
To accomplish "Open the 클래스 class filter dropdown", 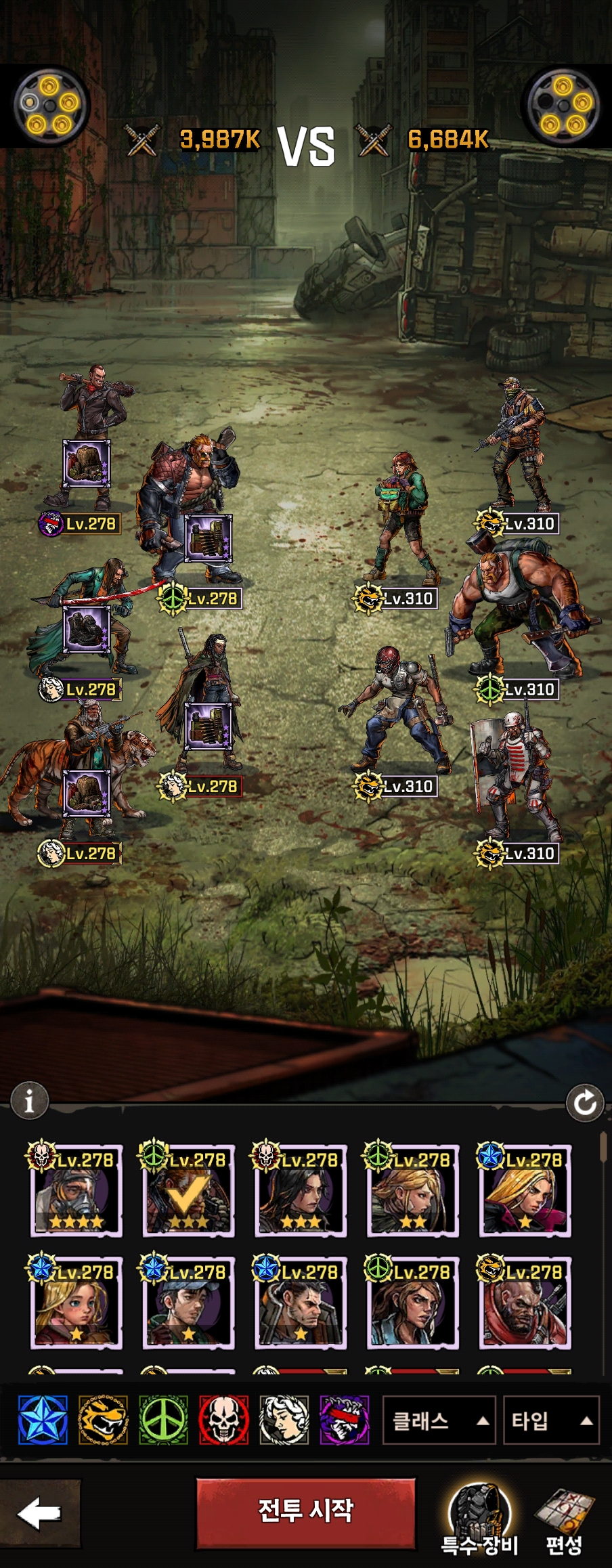I will (x=439, y=1420).
